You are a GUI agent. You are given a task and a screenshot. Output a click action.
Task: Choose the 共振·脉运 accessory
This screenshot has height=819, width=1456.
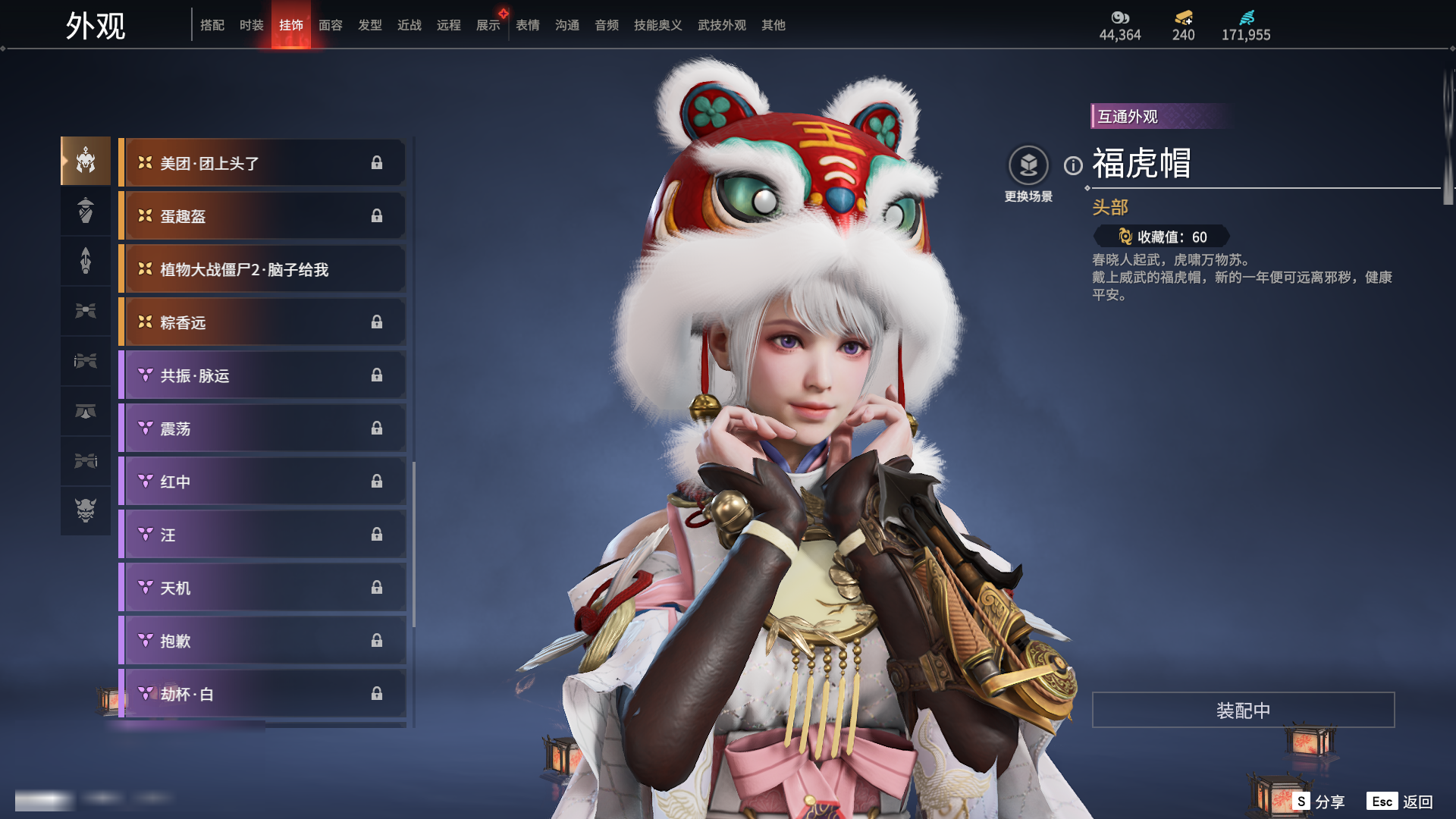262,375
